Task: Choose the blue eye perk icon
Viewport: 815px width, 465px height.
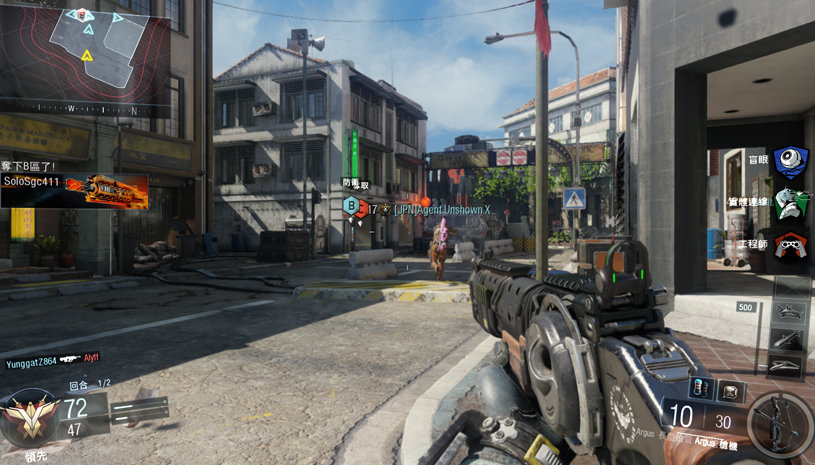Action: coord(791,162)
